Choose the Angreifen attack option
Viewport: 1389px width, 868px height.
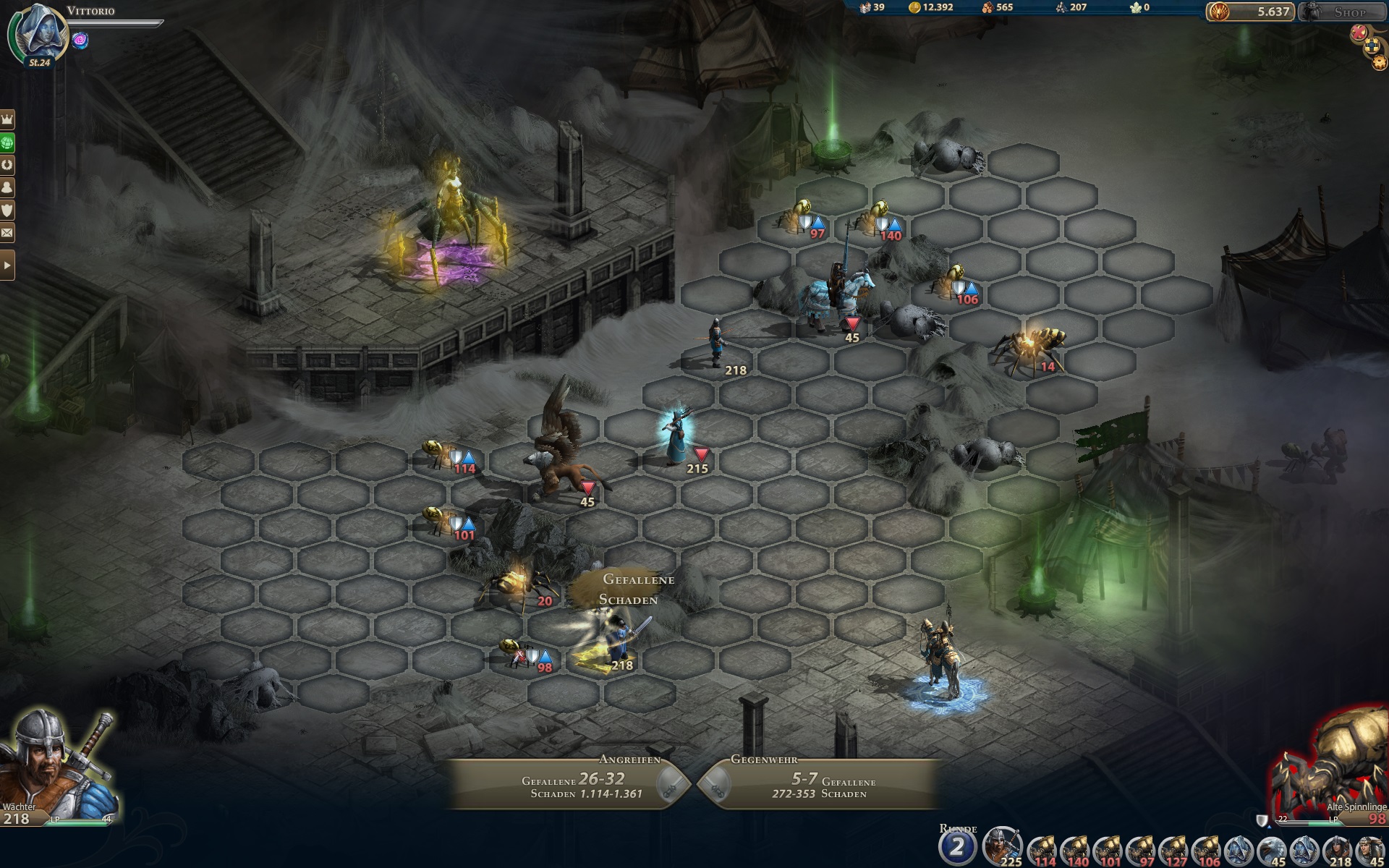[x=572, y=784]
